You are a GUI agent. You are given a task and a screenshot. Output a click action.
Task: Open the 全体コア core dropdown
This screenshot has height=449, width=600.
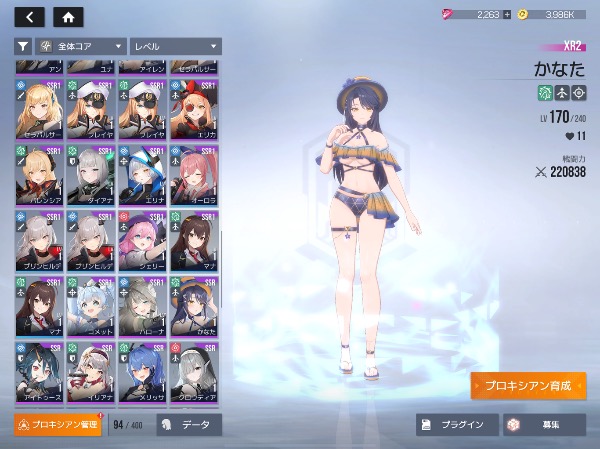click(81, 46)
